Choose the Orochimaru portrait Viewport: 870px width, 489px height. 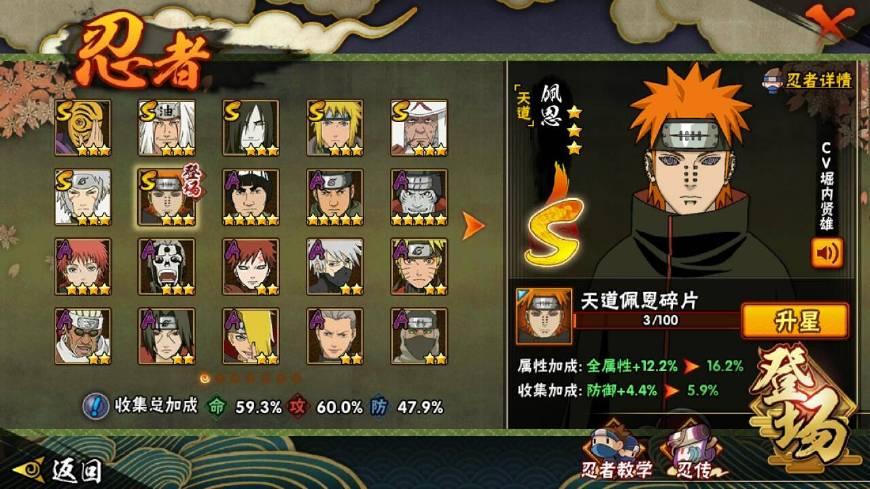pos(250,127)
